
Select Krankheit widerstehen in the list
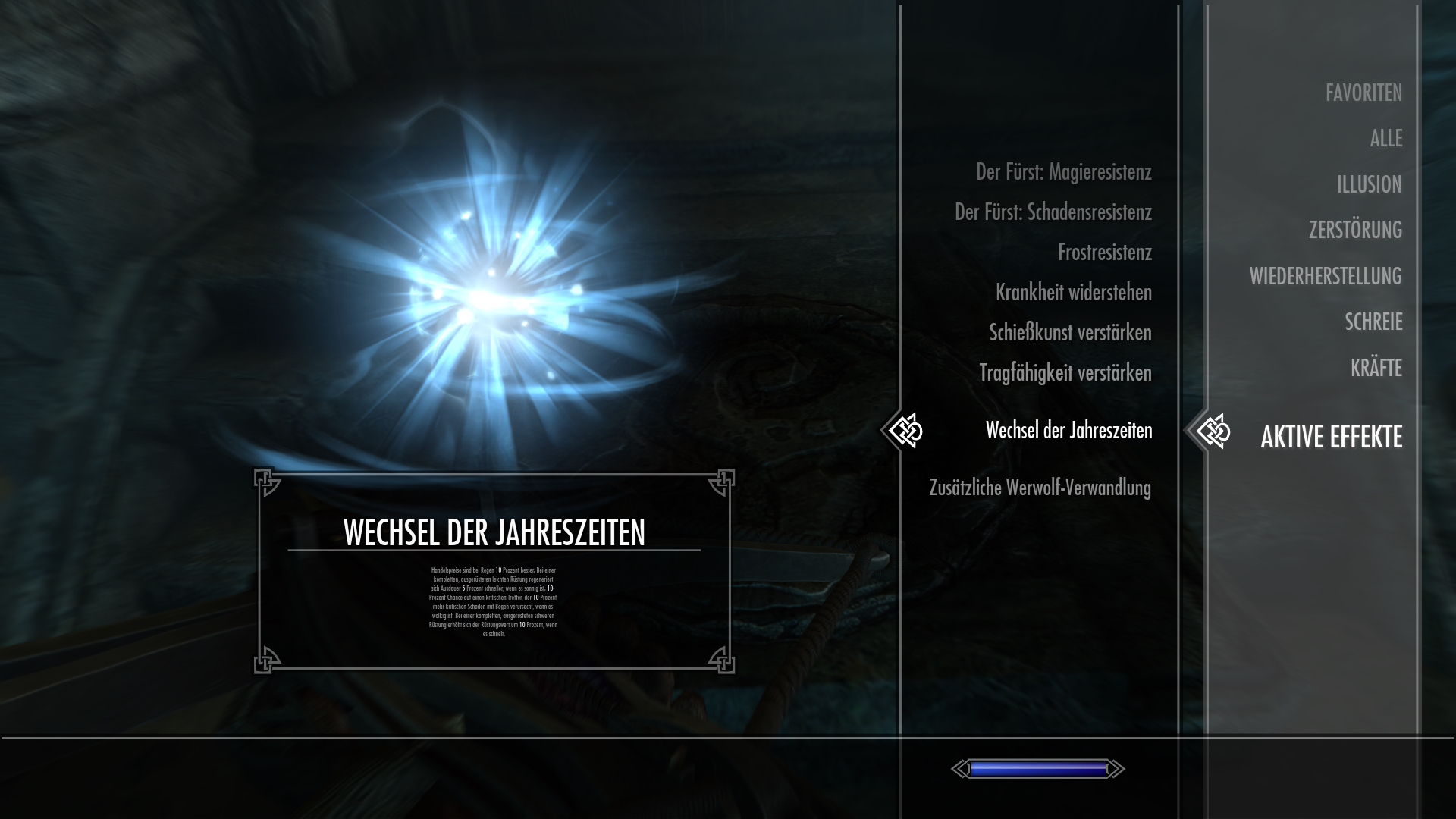pyautogui.click(x=1073, y=293)
